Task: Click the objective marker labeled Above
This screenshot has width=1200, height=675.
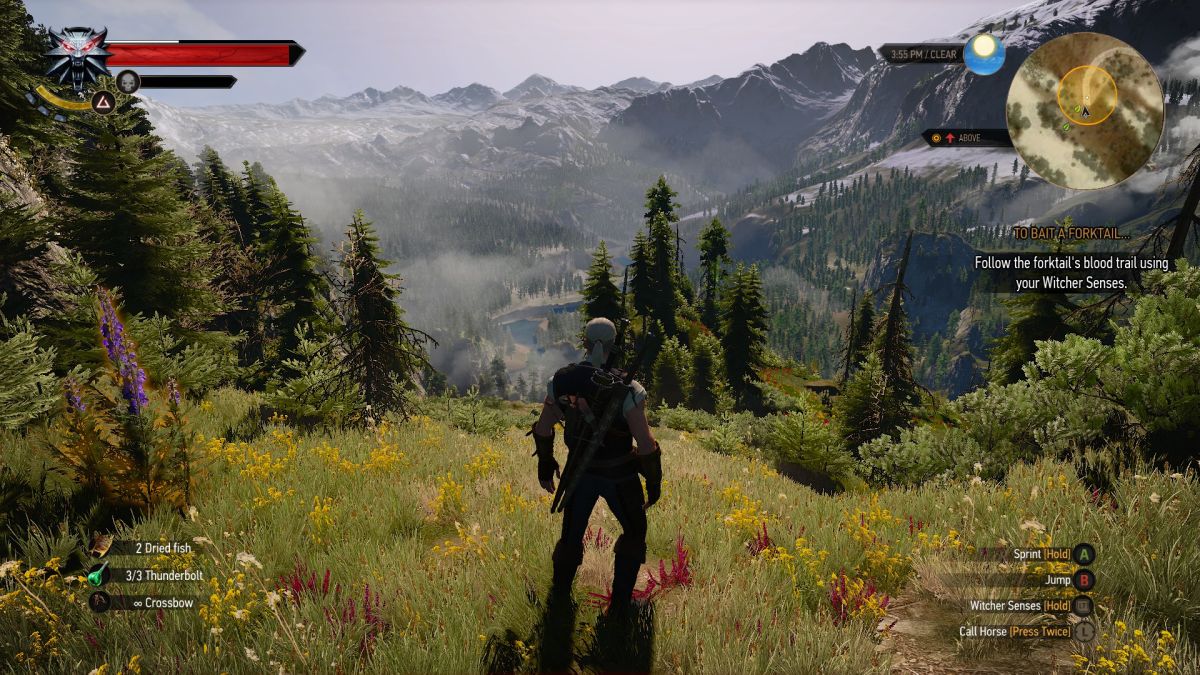Action: (x=965, y=138)
